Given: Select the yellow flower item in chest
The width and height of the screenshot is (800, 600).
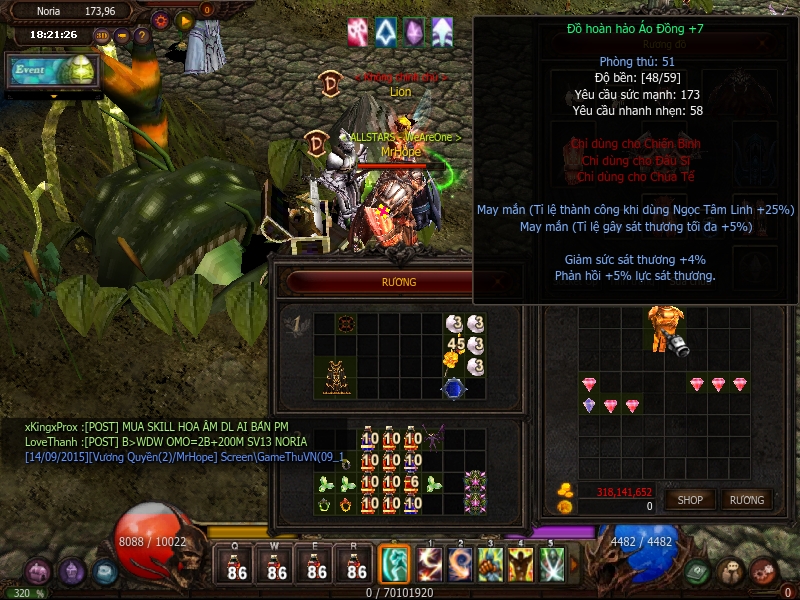Looking at the screenshot, I should point(450,359).
